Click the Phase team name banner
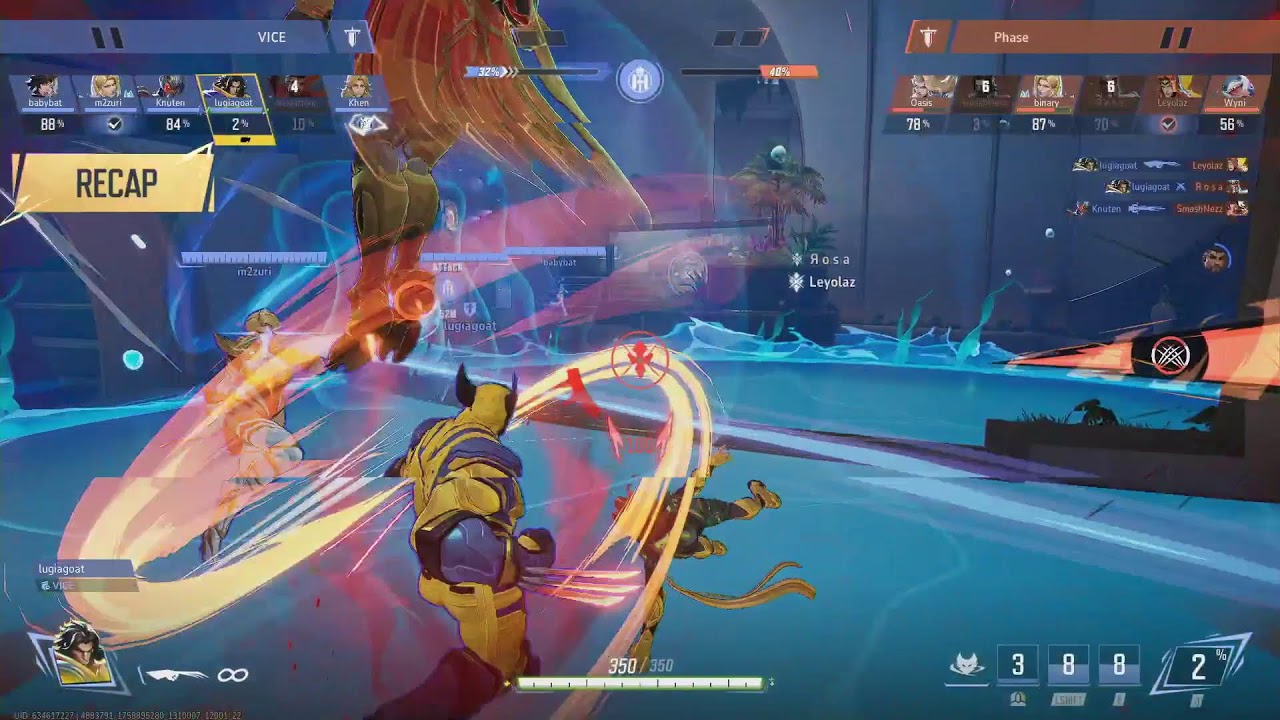 1010,38
